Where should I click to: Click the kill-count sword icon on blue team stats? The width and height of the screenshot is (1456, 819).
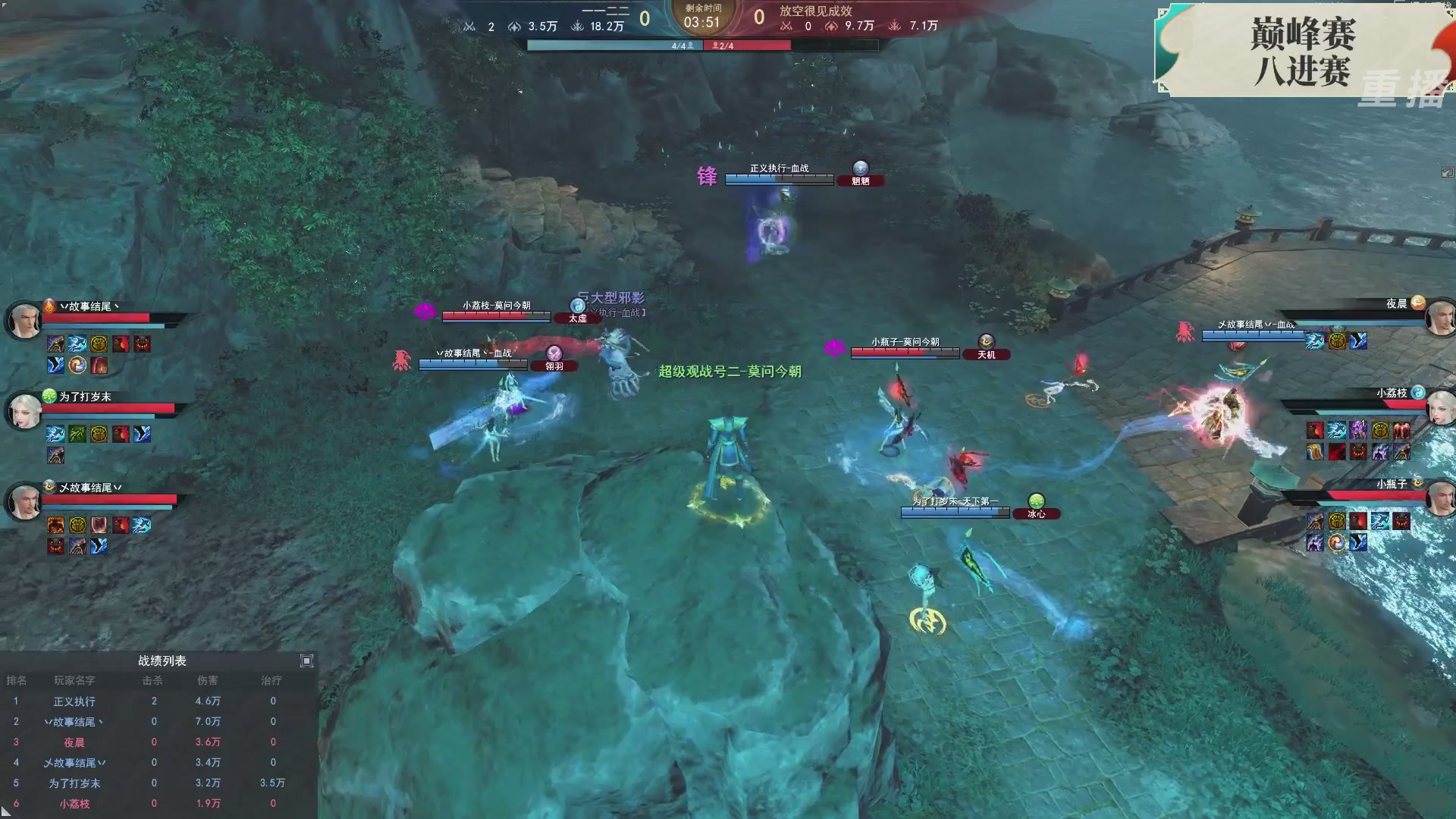[472, 27]
